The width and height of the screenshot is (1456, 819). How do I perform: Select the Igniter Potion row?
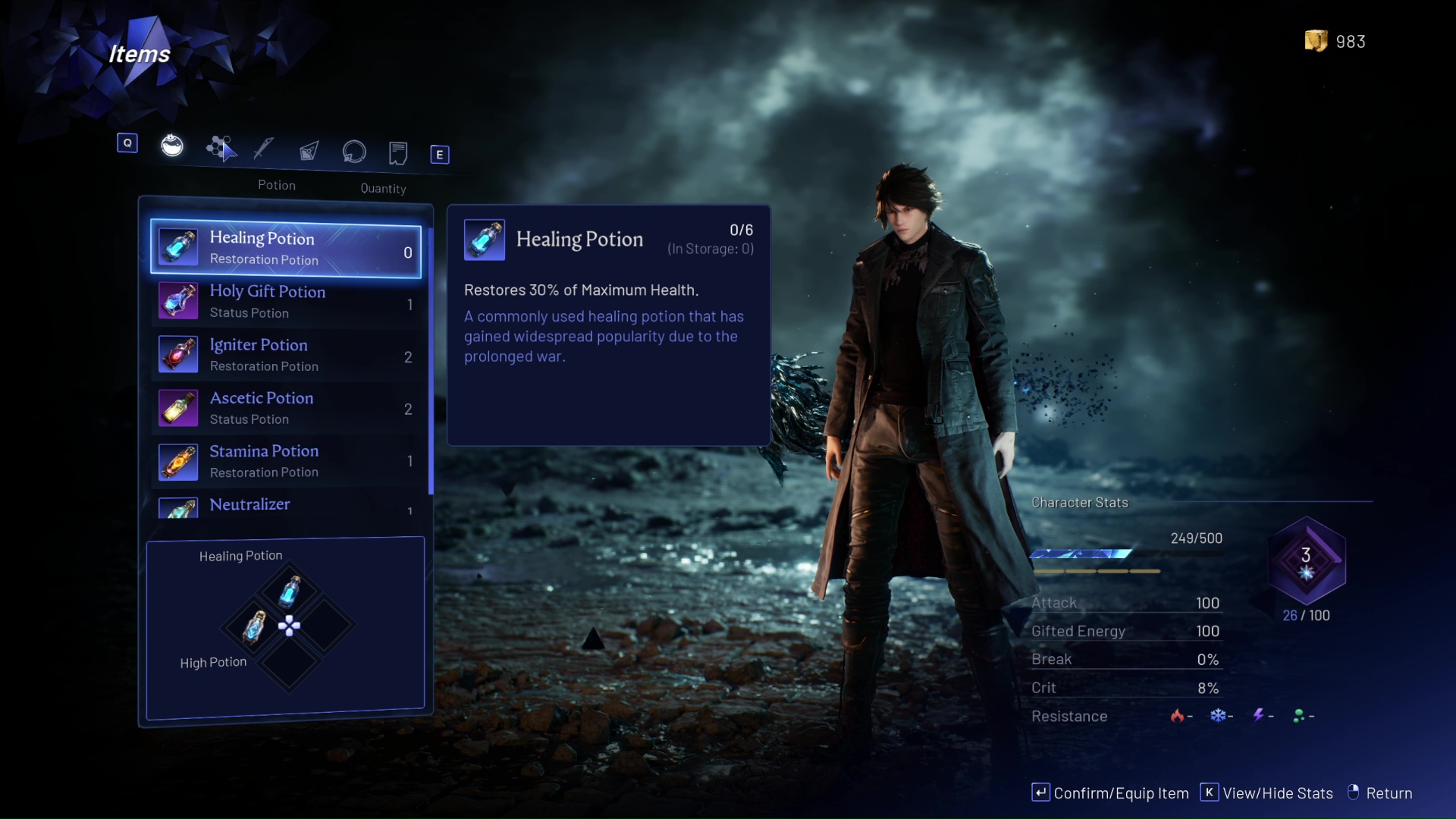286,355
